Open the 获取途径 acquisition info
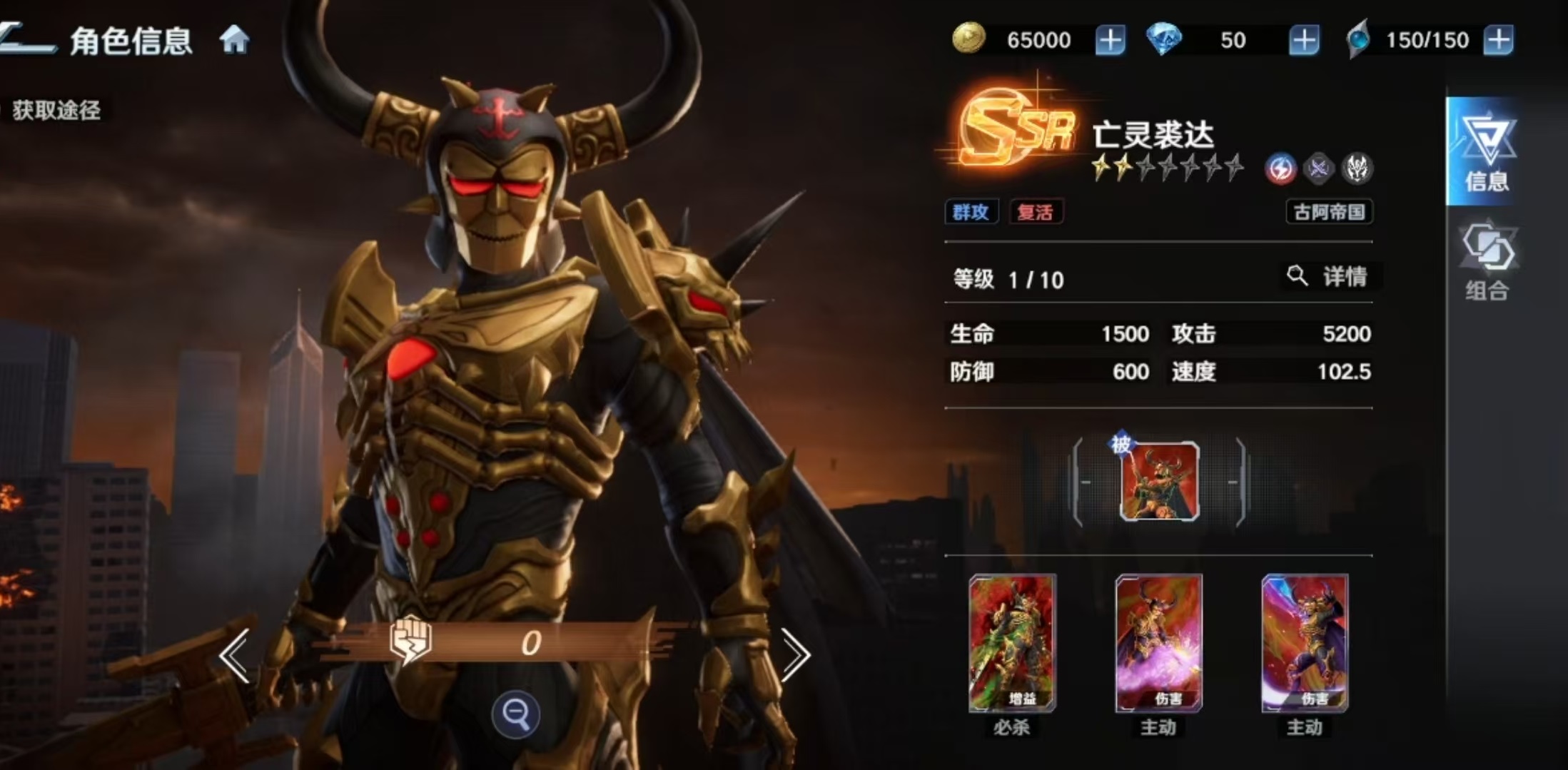The image size is (1568, 770). coord(56,111)
